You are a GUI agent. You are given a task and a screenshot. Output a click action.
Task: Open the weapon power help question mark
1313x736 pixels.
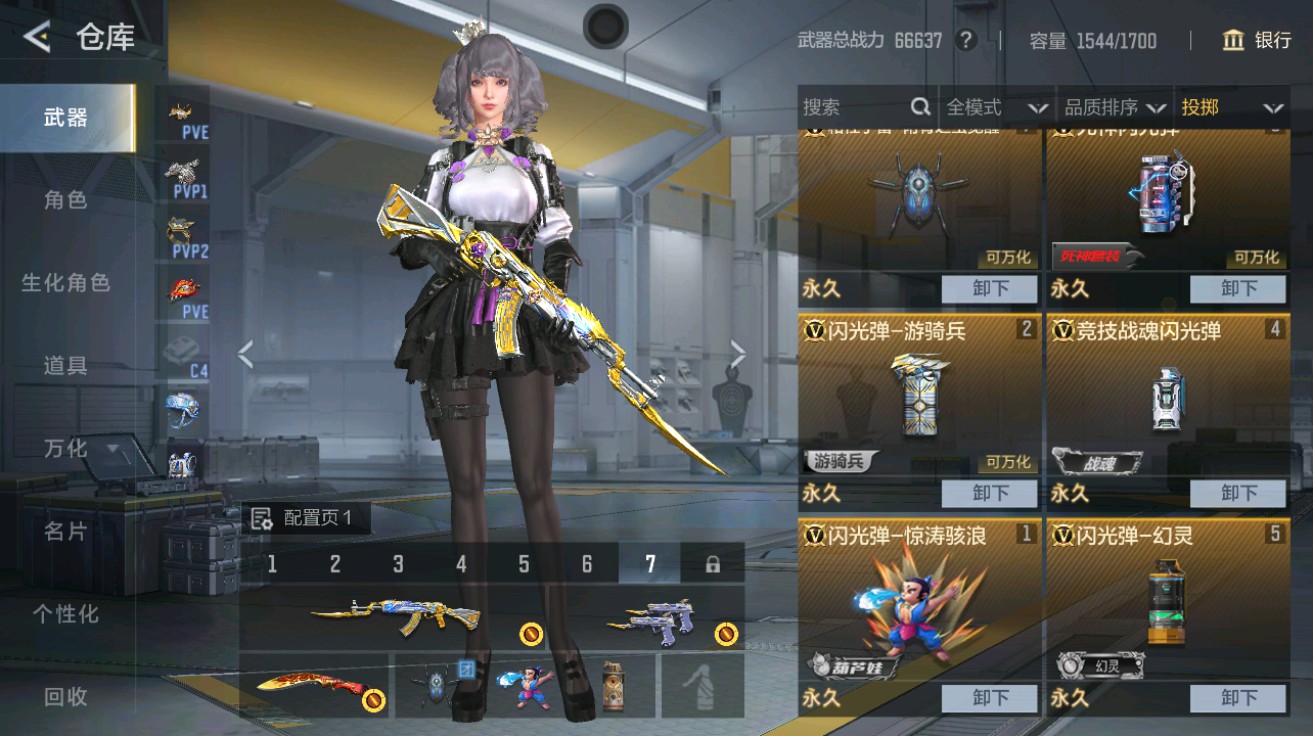click(965, 41)
